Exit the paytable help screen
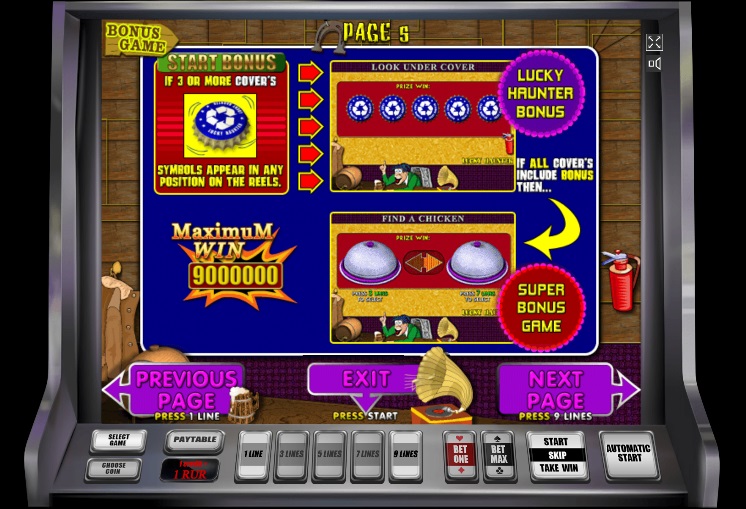This screenshot has width=746, height=509. coord(365,380)
